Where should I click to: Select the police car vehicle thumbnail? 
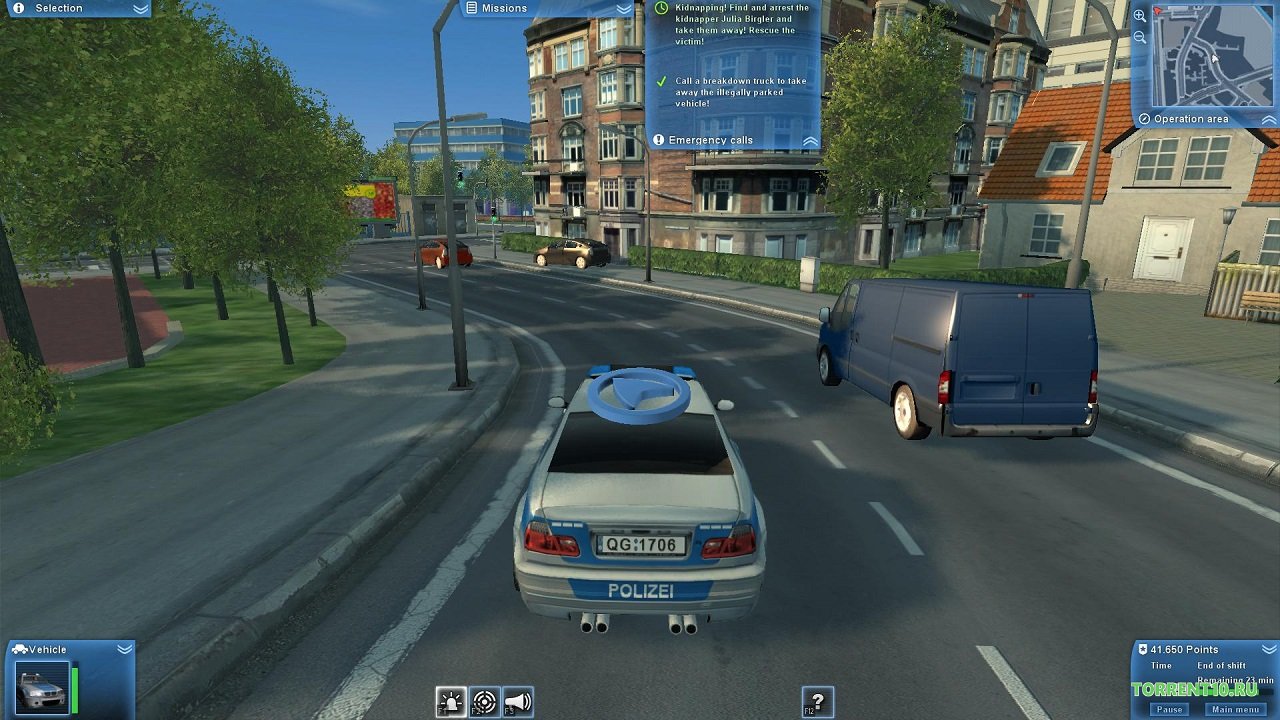(42, 687)
